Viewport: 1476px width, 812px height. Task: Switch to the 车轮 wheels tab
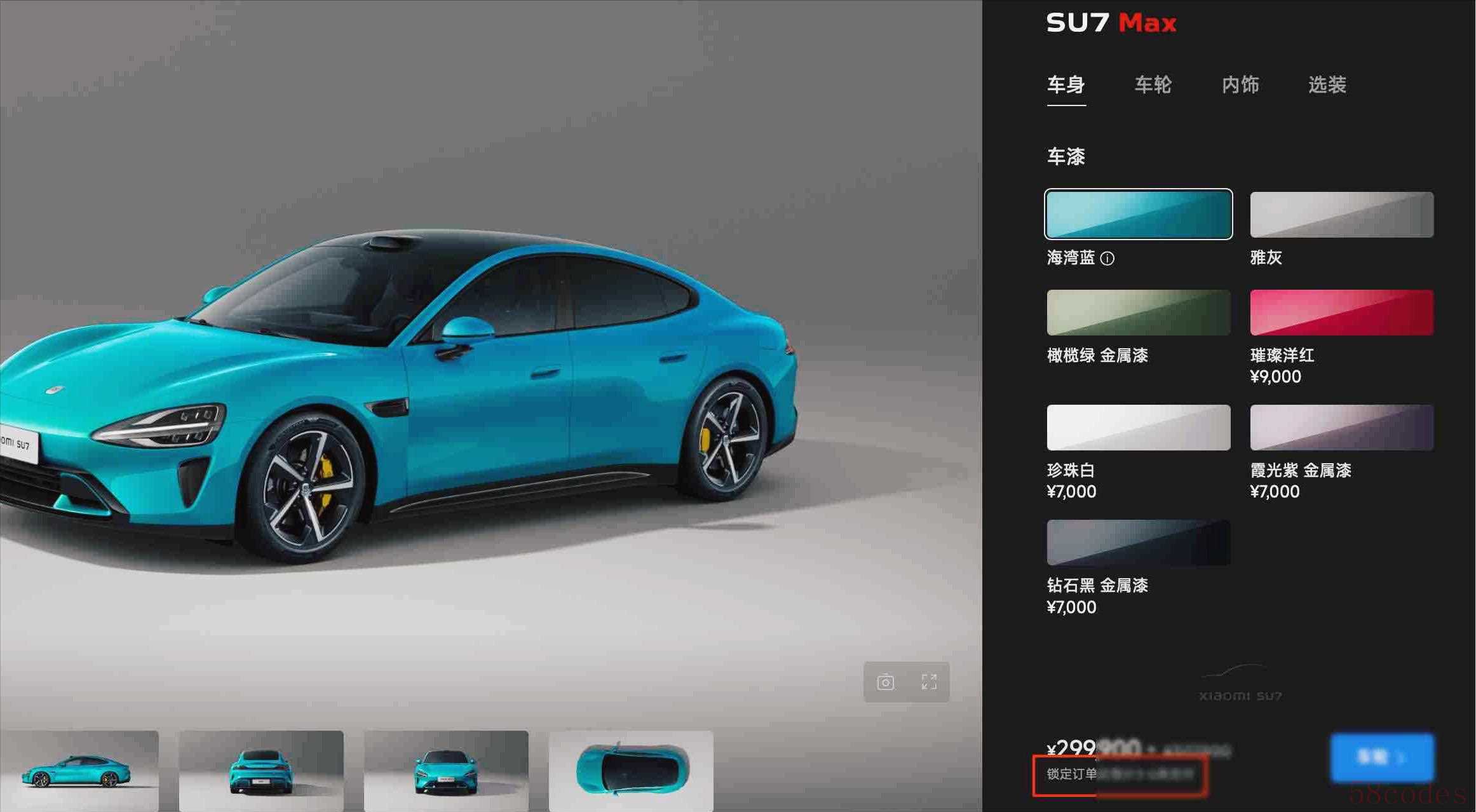(1153, 85)
